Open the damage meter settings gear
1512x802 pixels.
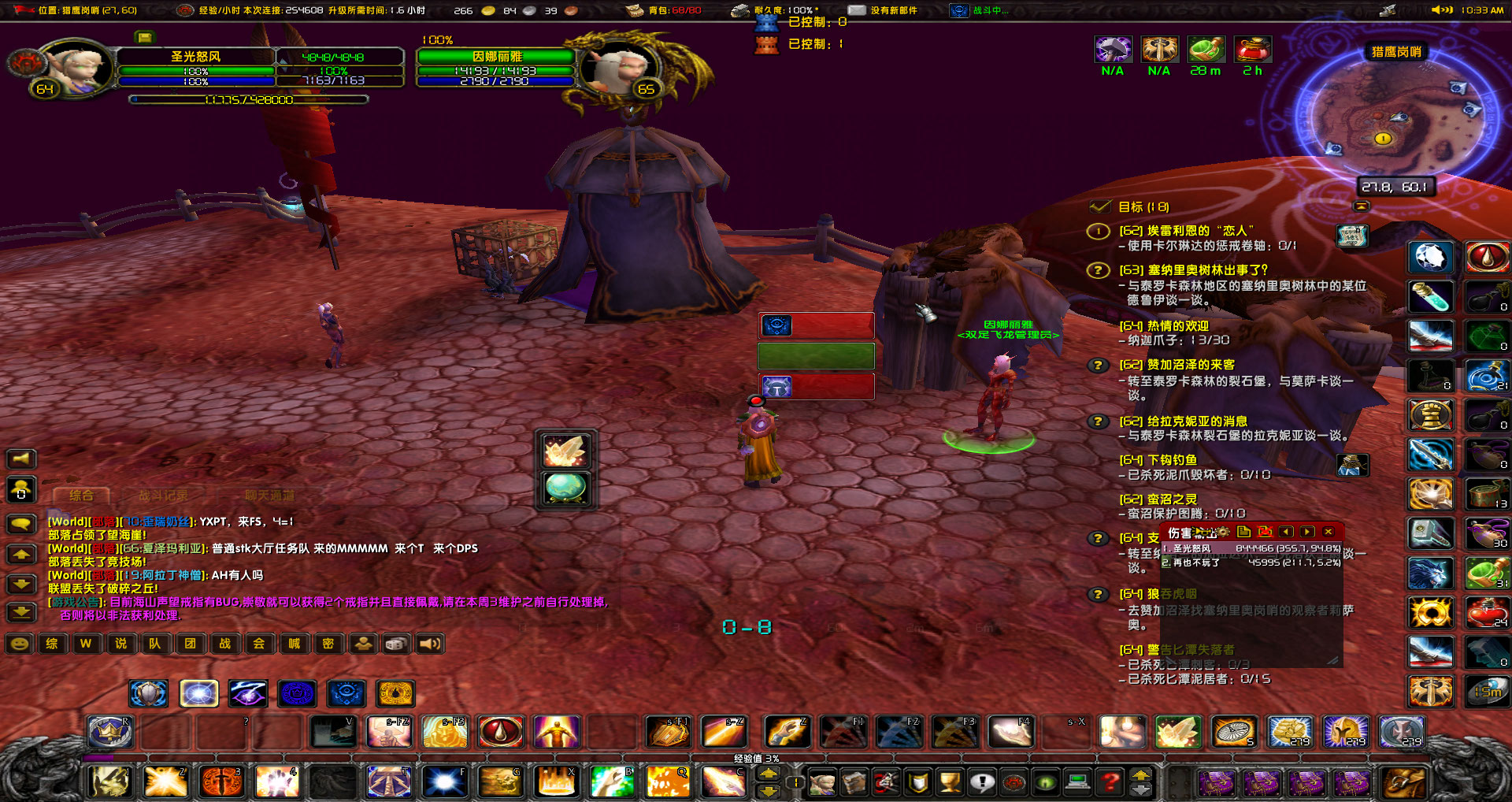point(1222,533)
